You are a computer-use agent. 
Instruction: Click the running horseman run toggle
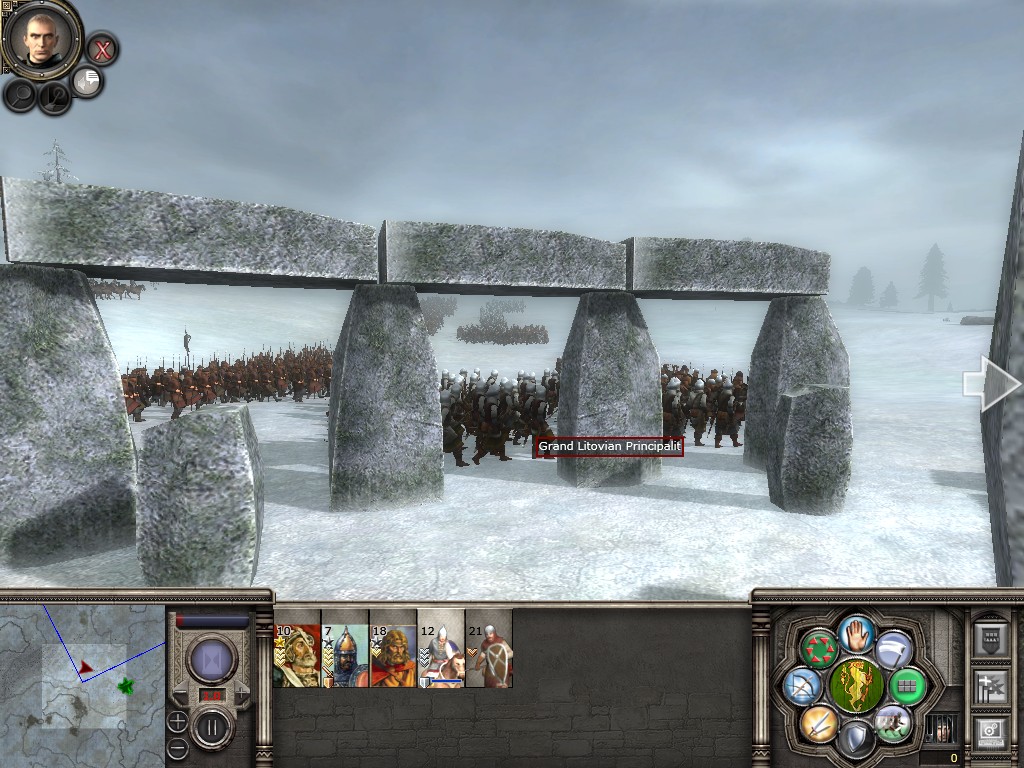click(893, 723)
